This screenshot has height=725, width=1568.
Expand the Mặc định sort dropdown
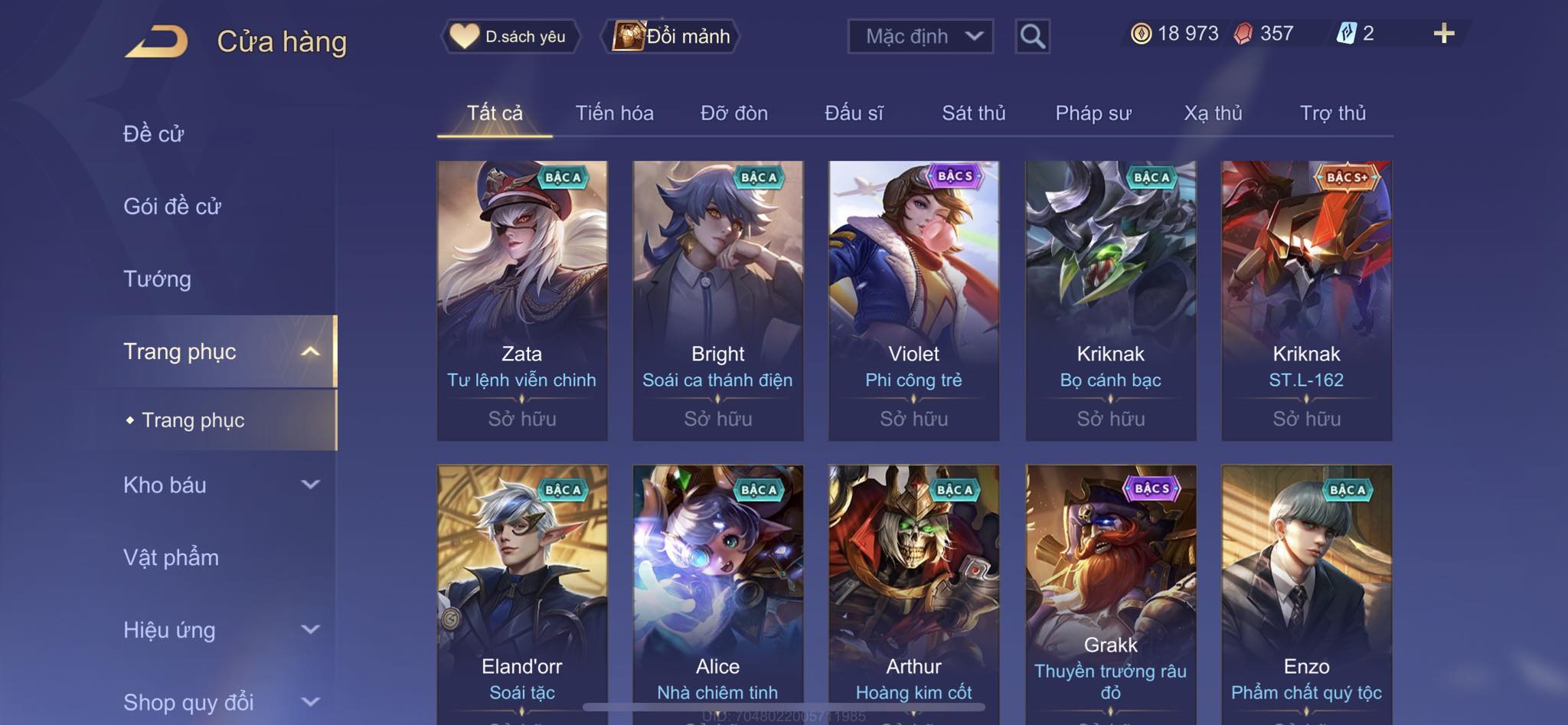pyautogui.click(x=920, y=36)
